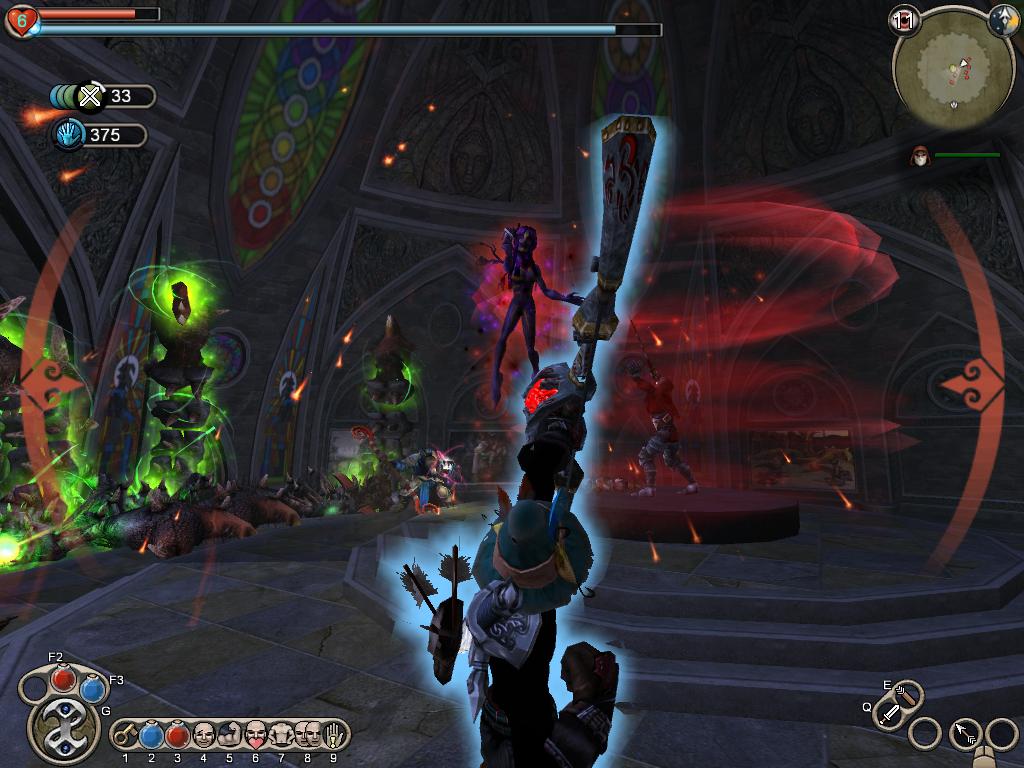This screenshot has width=1024, height=768.
Task: Select the red eye counter icon
Action: 904,19
